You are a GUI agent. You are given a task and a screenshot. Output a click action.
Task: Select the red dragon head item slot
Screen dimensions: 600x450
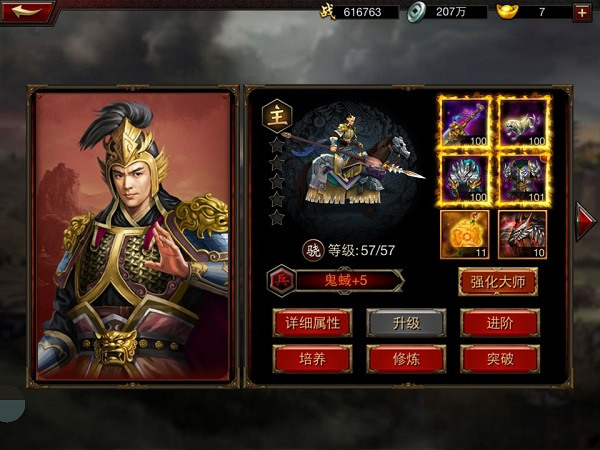[522, 234]
